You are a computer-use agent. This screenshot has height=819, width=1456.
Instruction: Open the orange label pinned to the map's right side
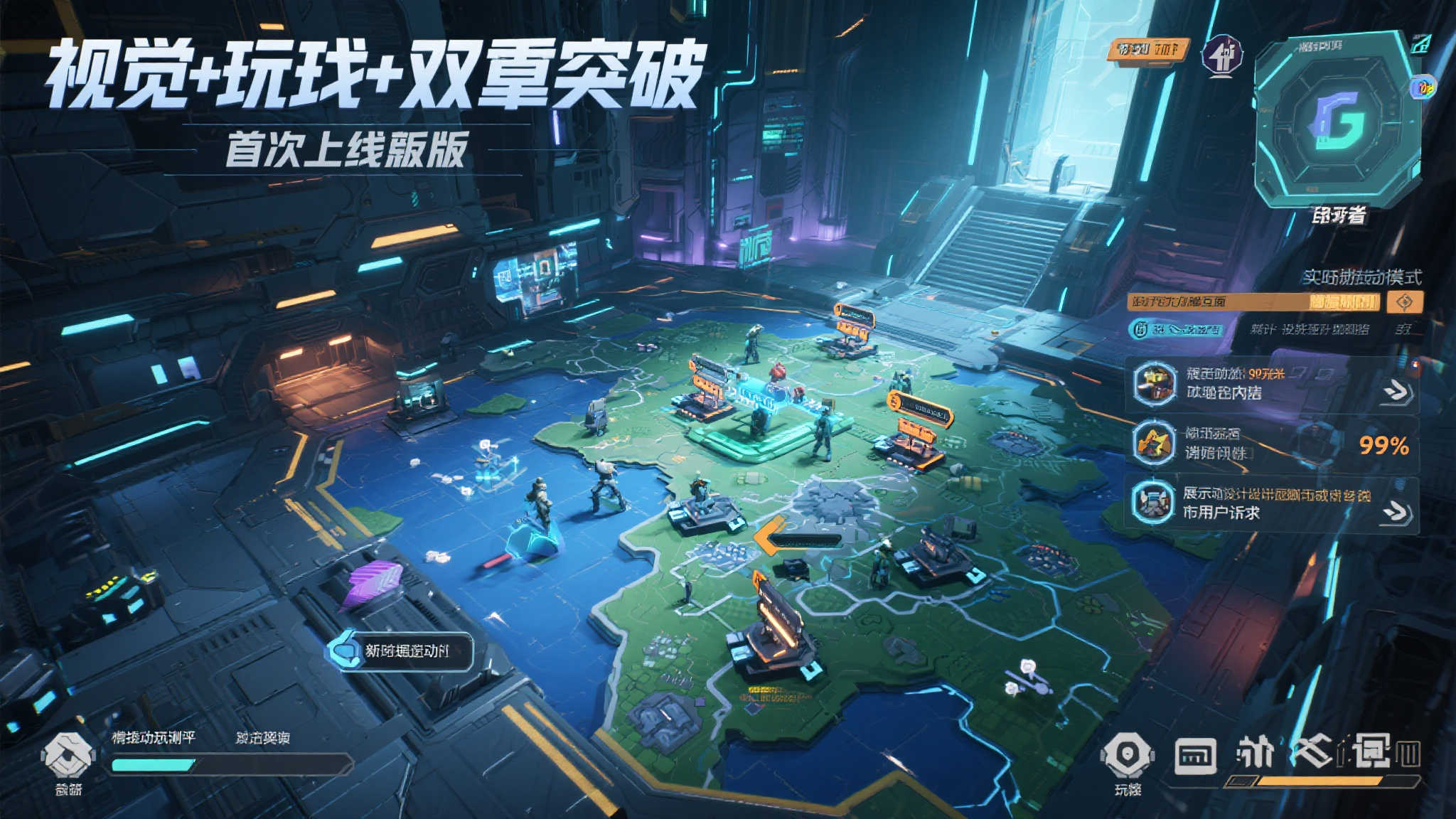point(917,400)
